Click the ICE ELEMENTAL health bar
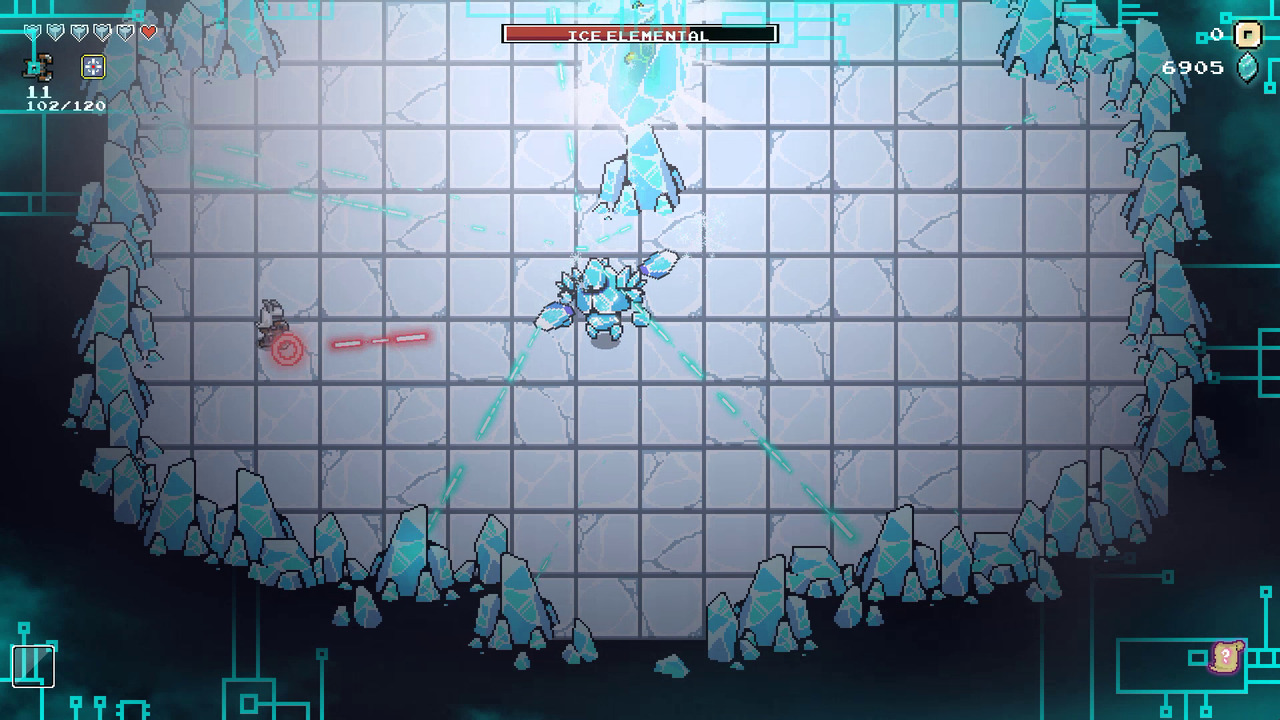The height and width of the screenshot is (720, 1280). (640, 33)
